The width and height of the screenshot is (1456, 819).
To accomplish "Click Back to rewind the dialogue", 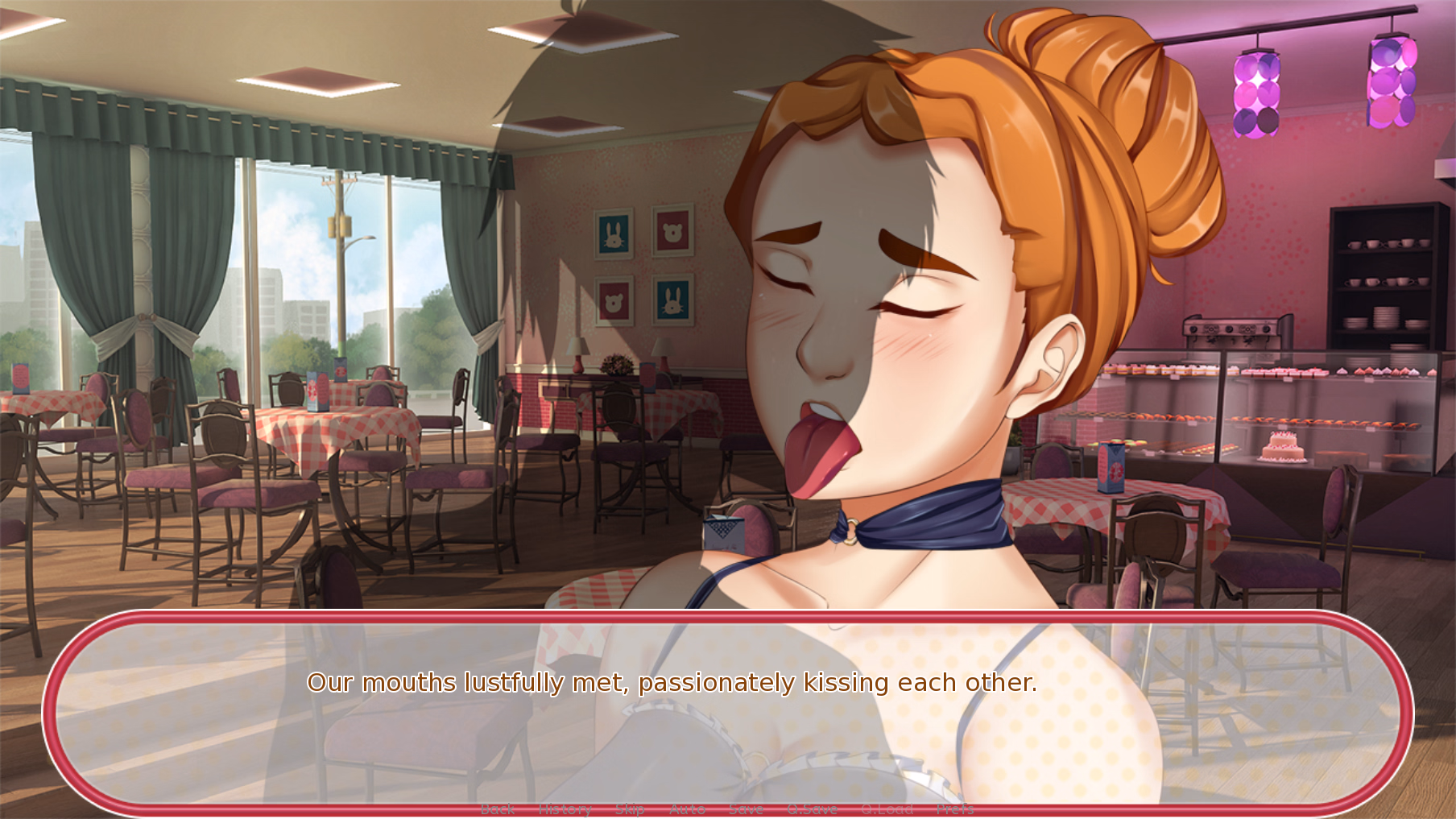I will [x=497, y=809].
